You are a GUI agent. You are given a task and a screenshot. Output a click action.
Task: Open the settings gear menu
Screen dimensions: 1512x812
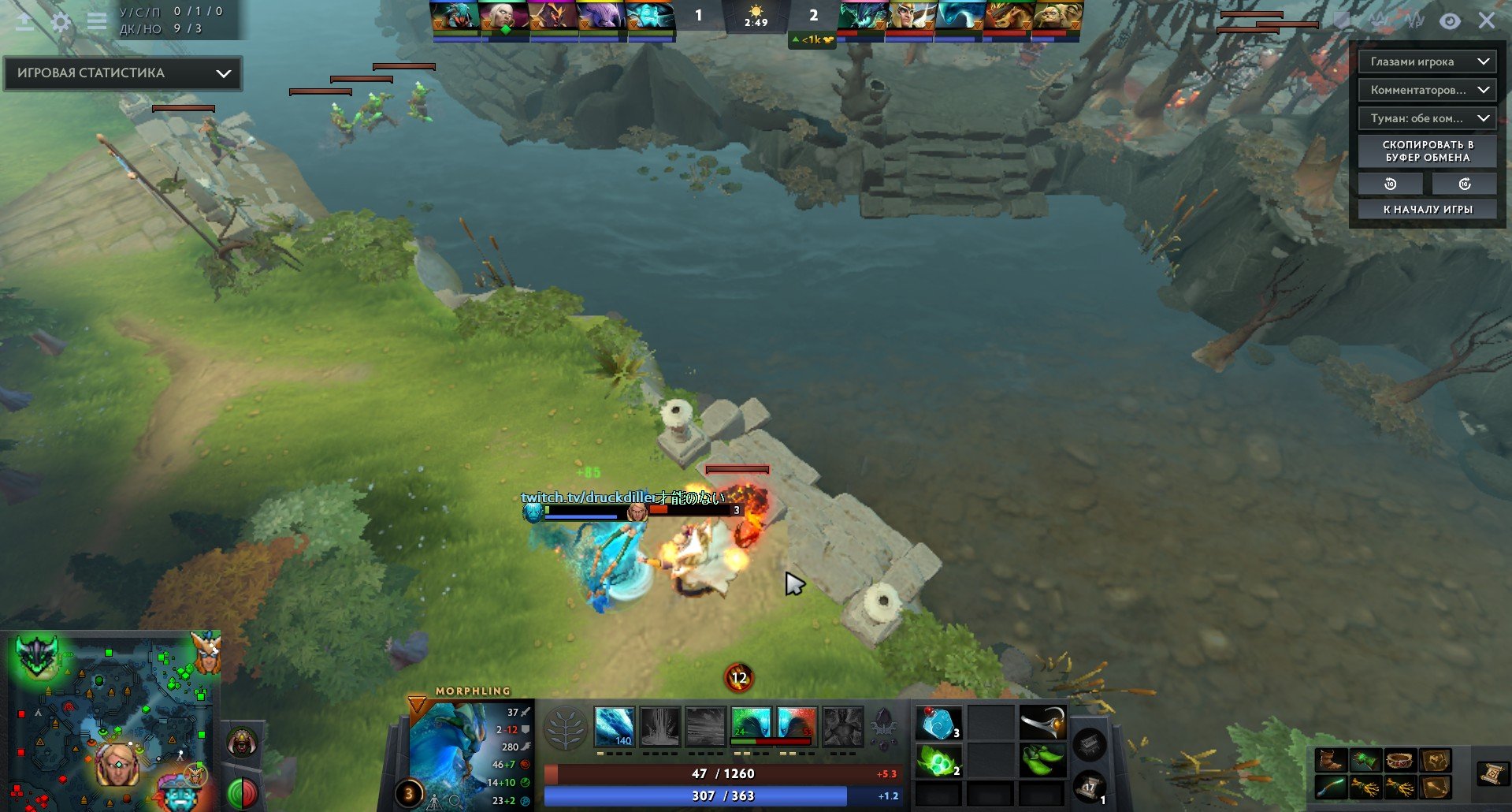pyautogui.click(x=61, y=21)
